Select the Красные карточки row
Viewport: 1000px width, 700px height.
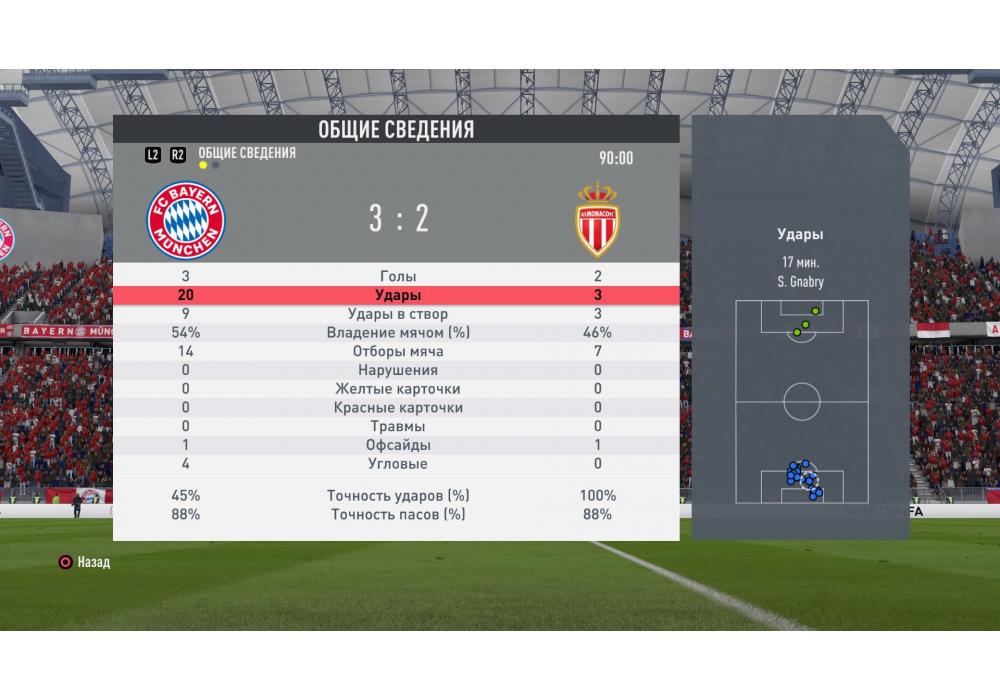tap(397, 408)
